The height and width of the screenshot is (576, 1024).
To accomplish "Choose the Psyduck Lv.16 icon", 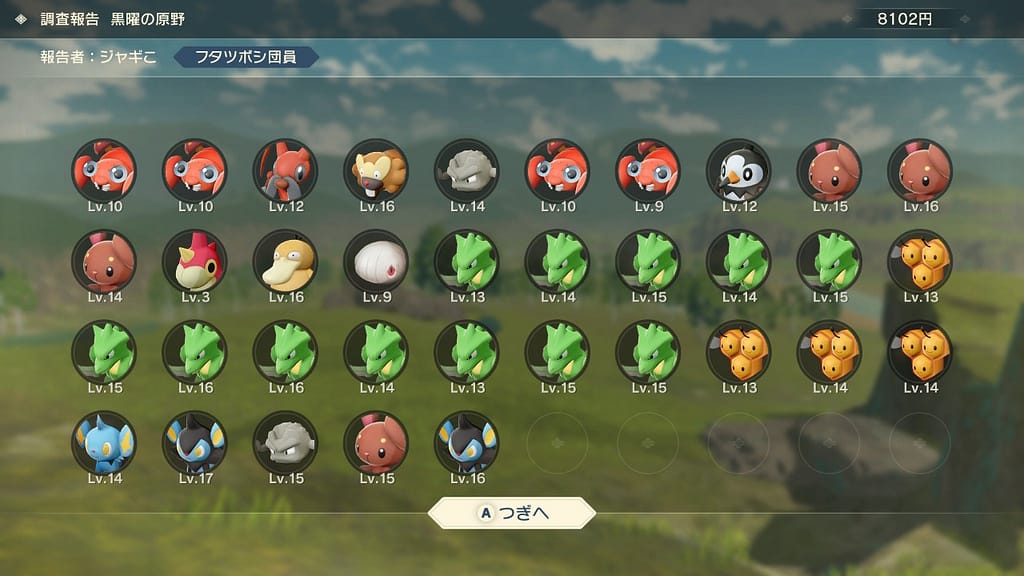I will click(285, 262).
